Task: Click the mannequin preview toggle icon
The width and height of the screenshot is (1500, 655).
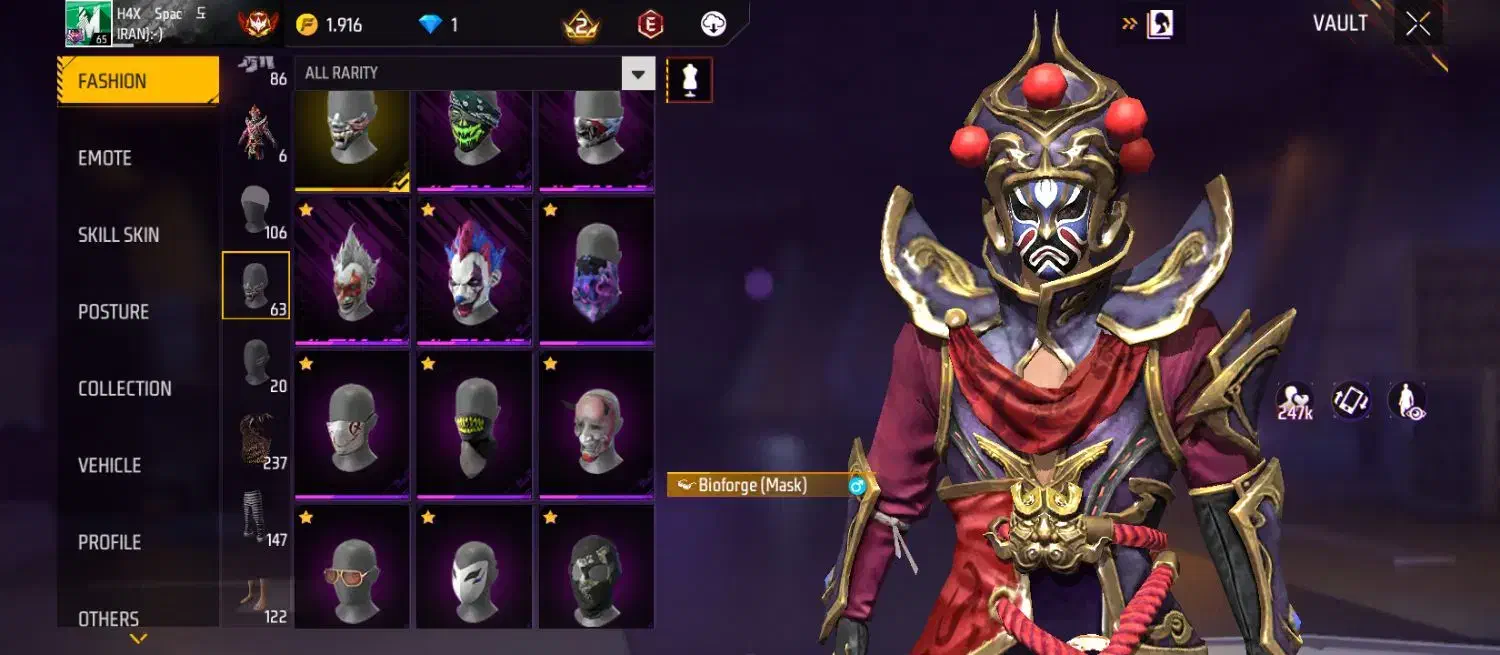Action: click(689, 79)
